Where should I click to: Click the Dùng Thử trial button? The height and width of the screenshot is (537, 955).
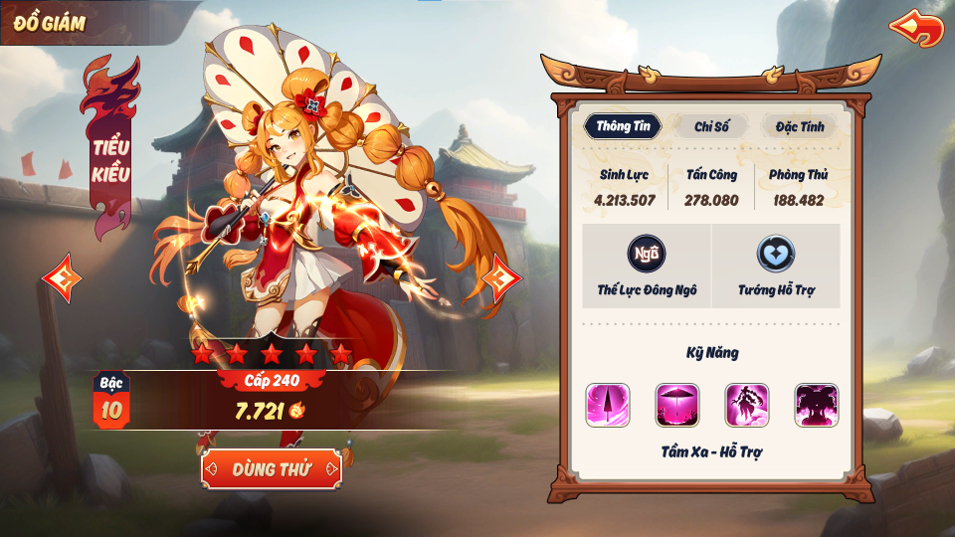[271, 469]
